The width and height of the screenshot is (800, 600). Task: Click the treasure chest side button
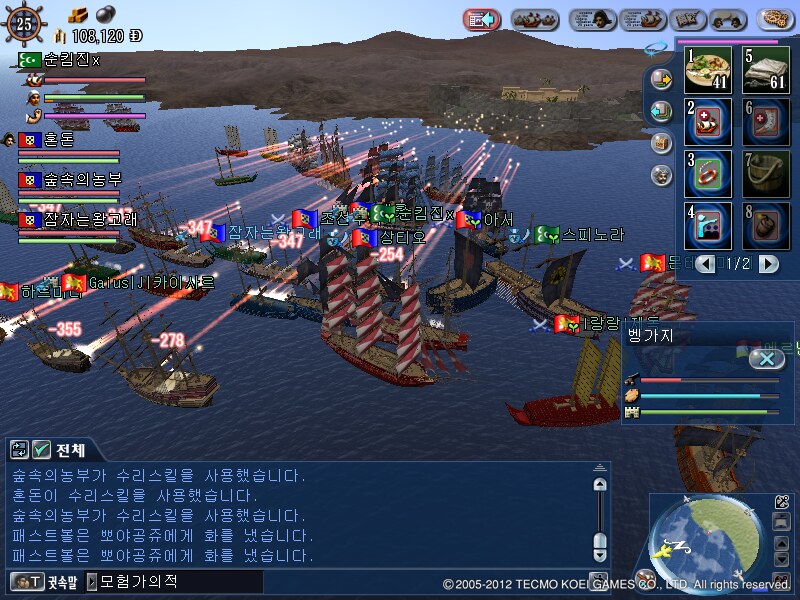(x=660, y=142)
